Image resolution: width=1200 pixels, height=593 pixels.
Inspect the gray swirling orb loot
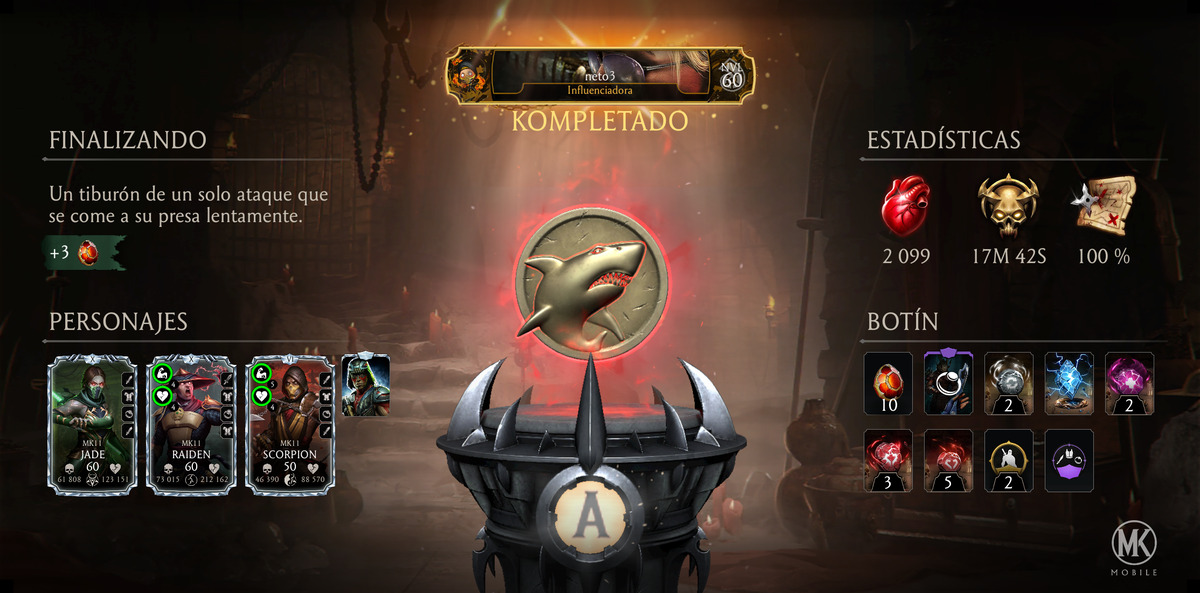[1009, 383]
